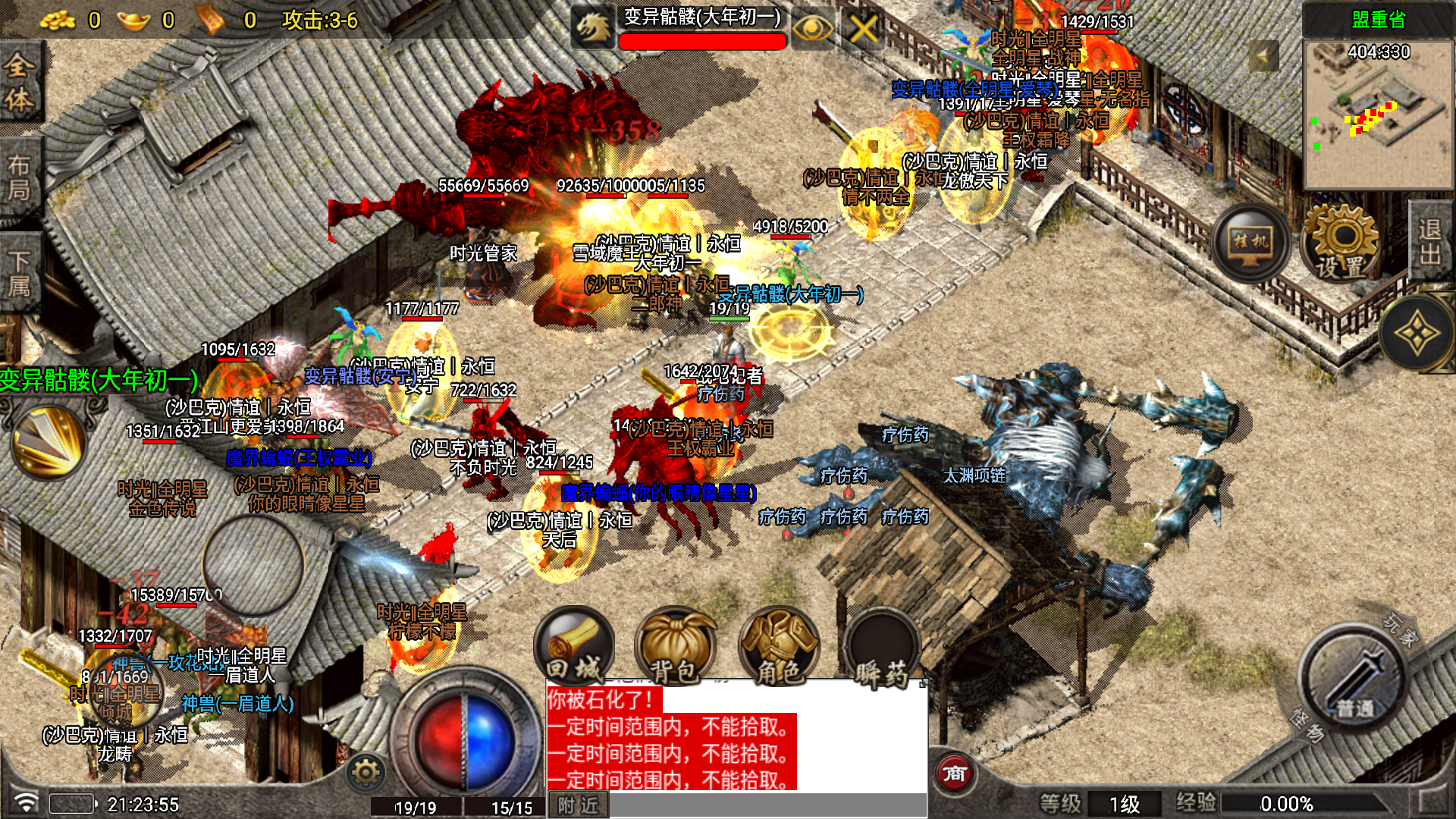
Task: Click the four-pointed star compass button
Action: [1415, 334]
